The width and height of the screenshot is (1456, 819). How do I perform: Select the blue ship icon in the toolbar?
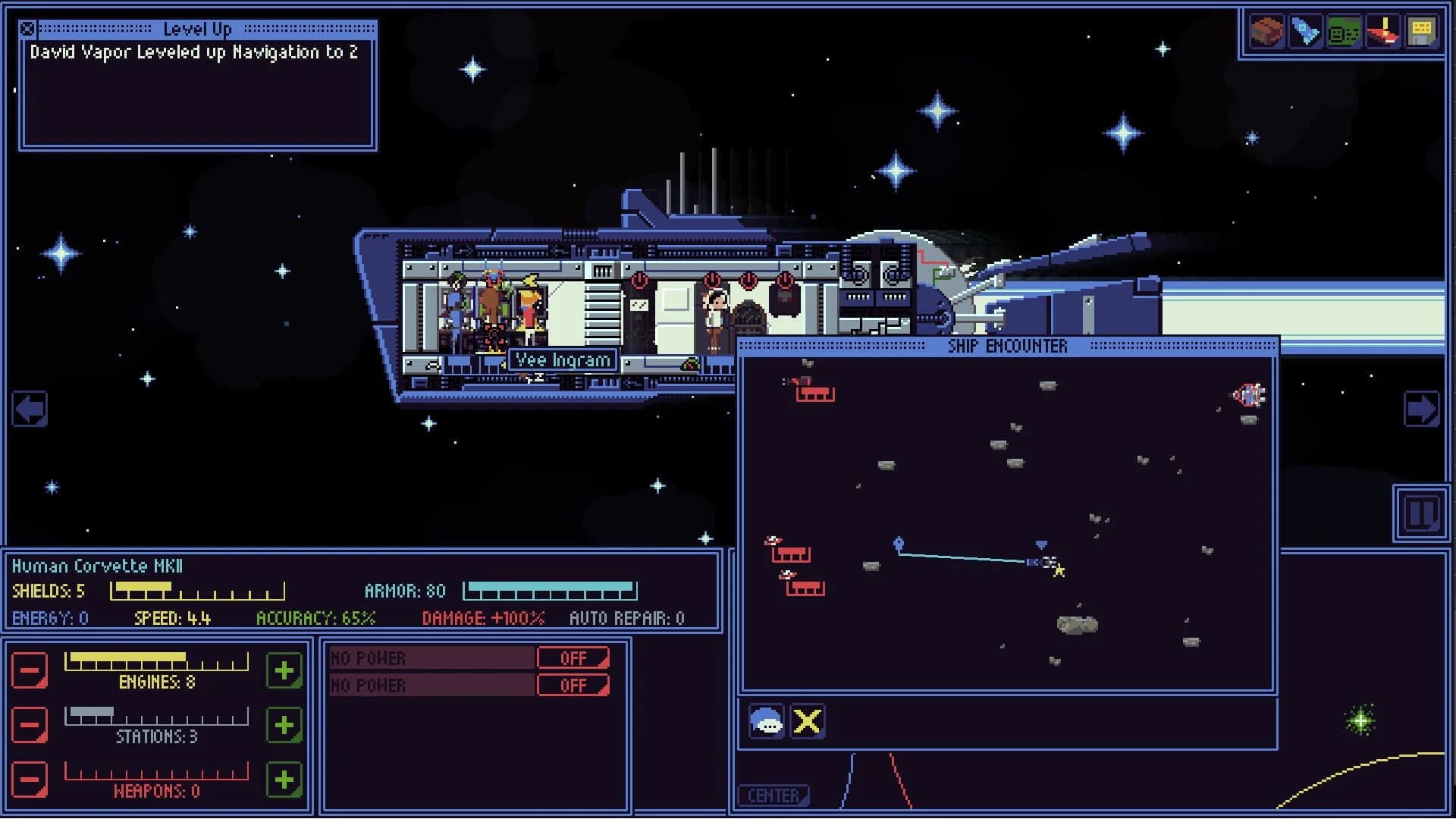1304,30
